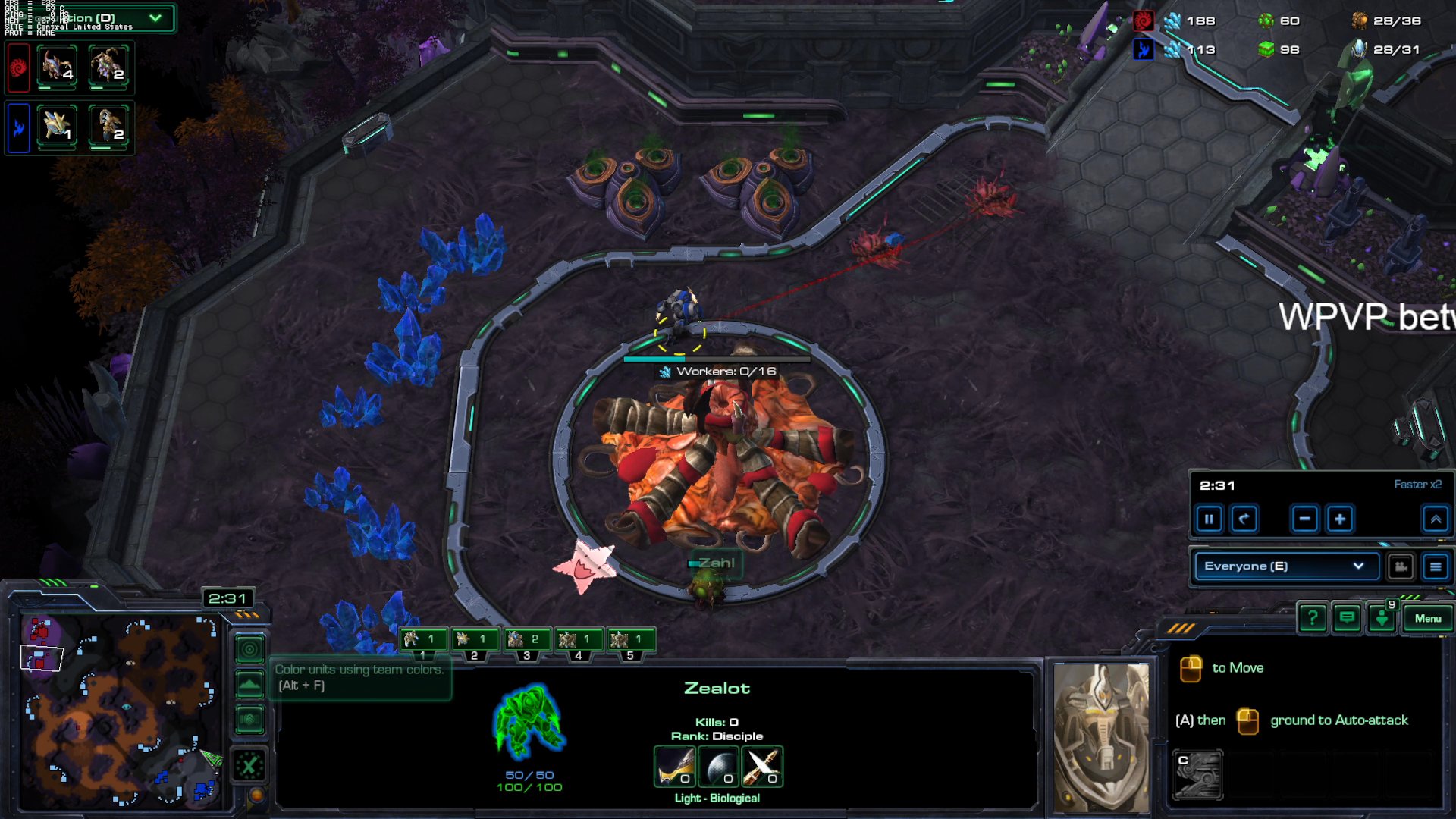The width and height of the screenshot is (1456, 819).
Task: Pause the game with the pause button
Action: 1210,519
